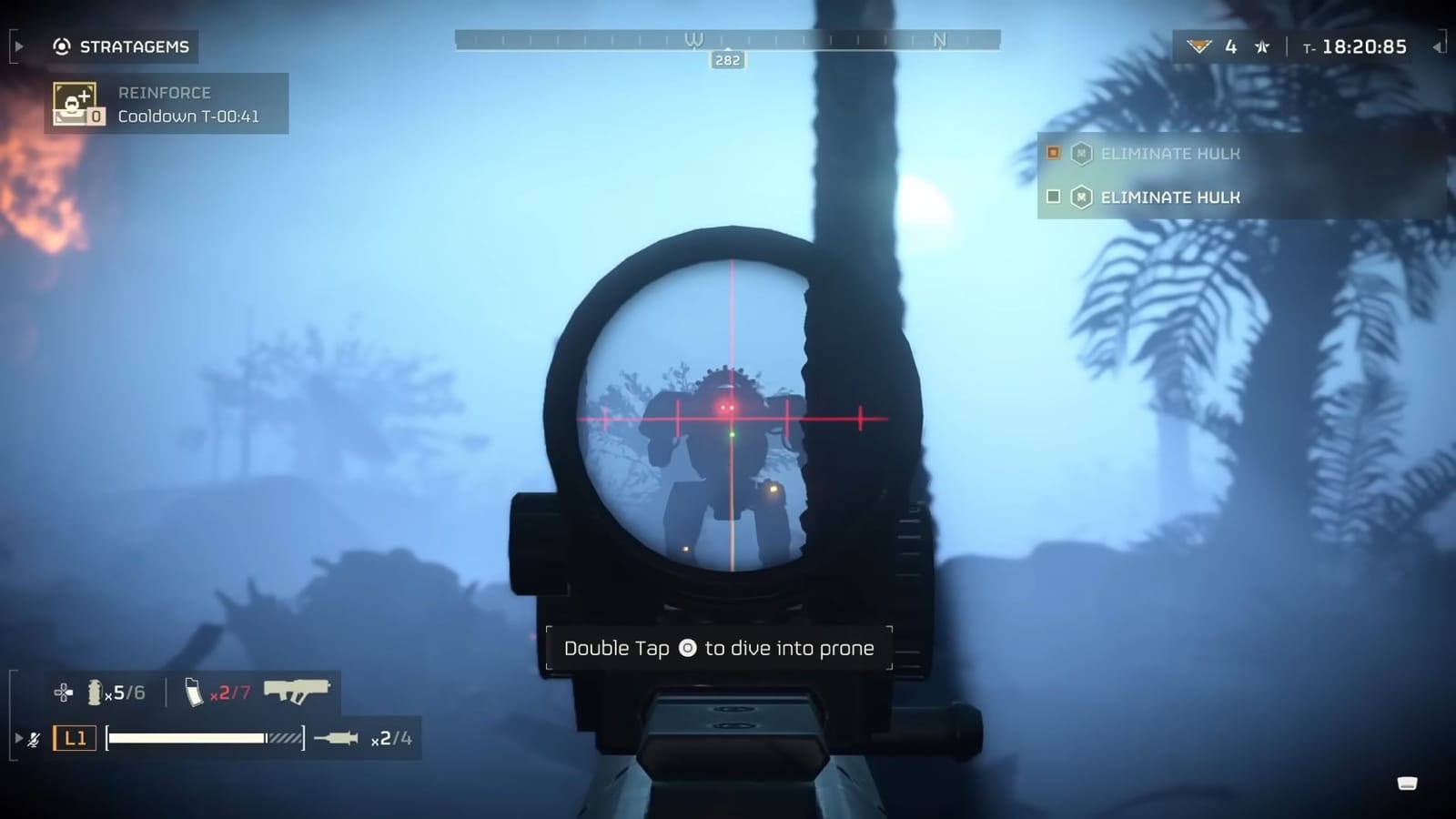The image size is (1456, 819).
Task: Click the magazine icon with x2/7 count
Action: [x=195, y=692]
